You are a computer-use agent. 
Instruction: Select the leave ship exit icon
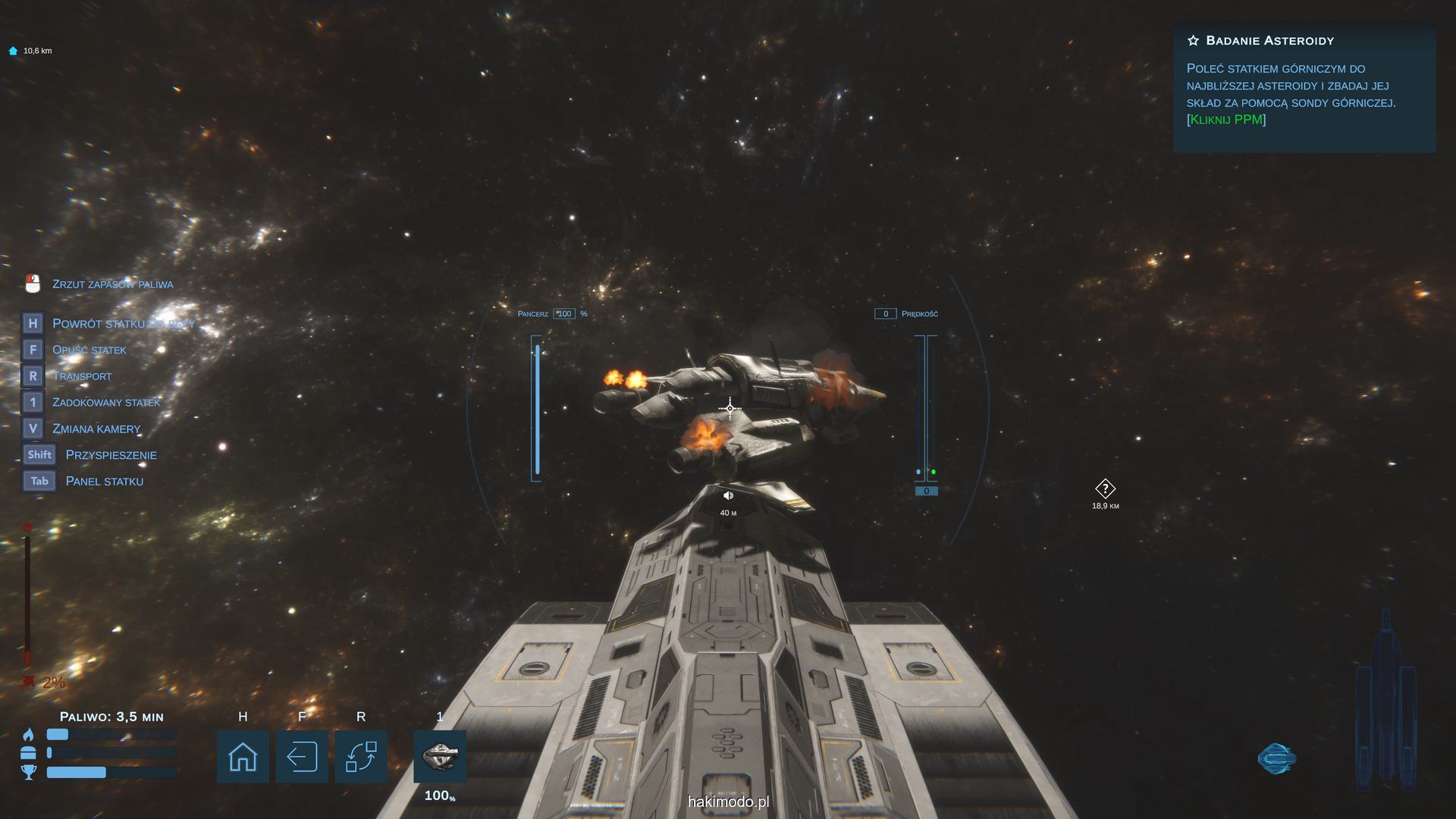tap(302, 756)
